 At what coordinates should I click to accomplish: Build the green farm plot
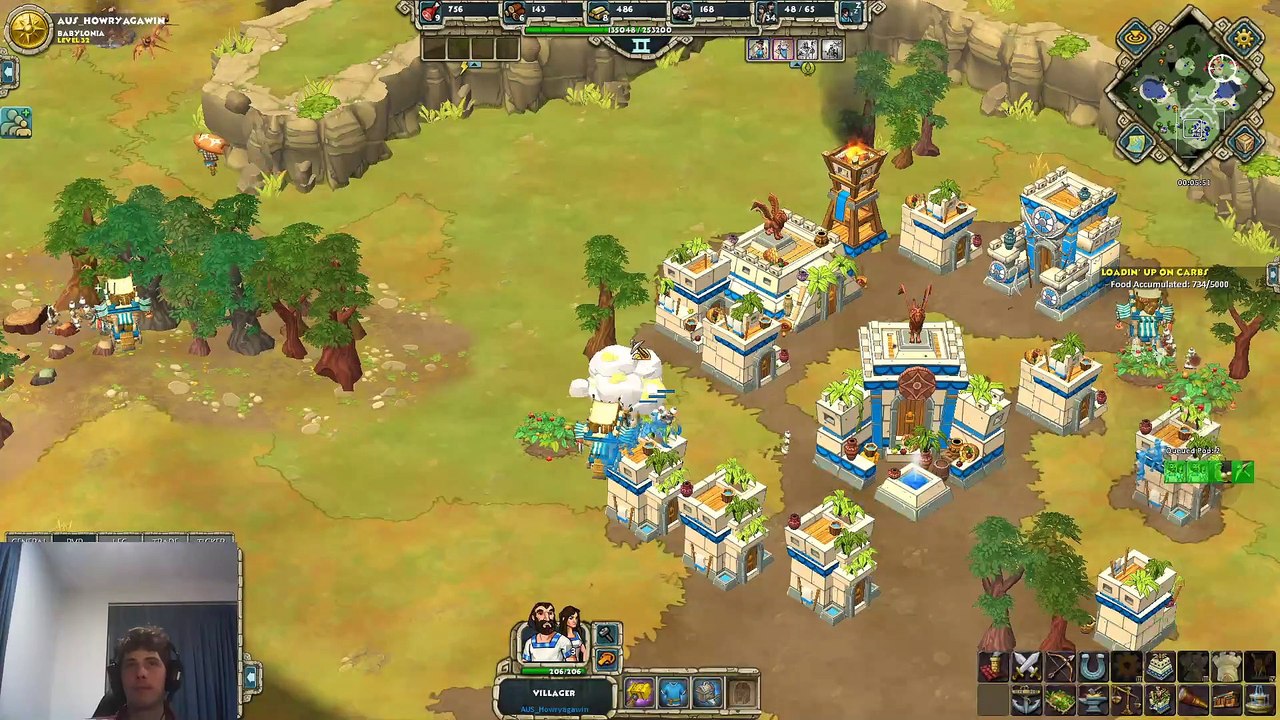(1059, 699)
